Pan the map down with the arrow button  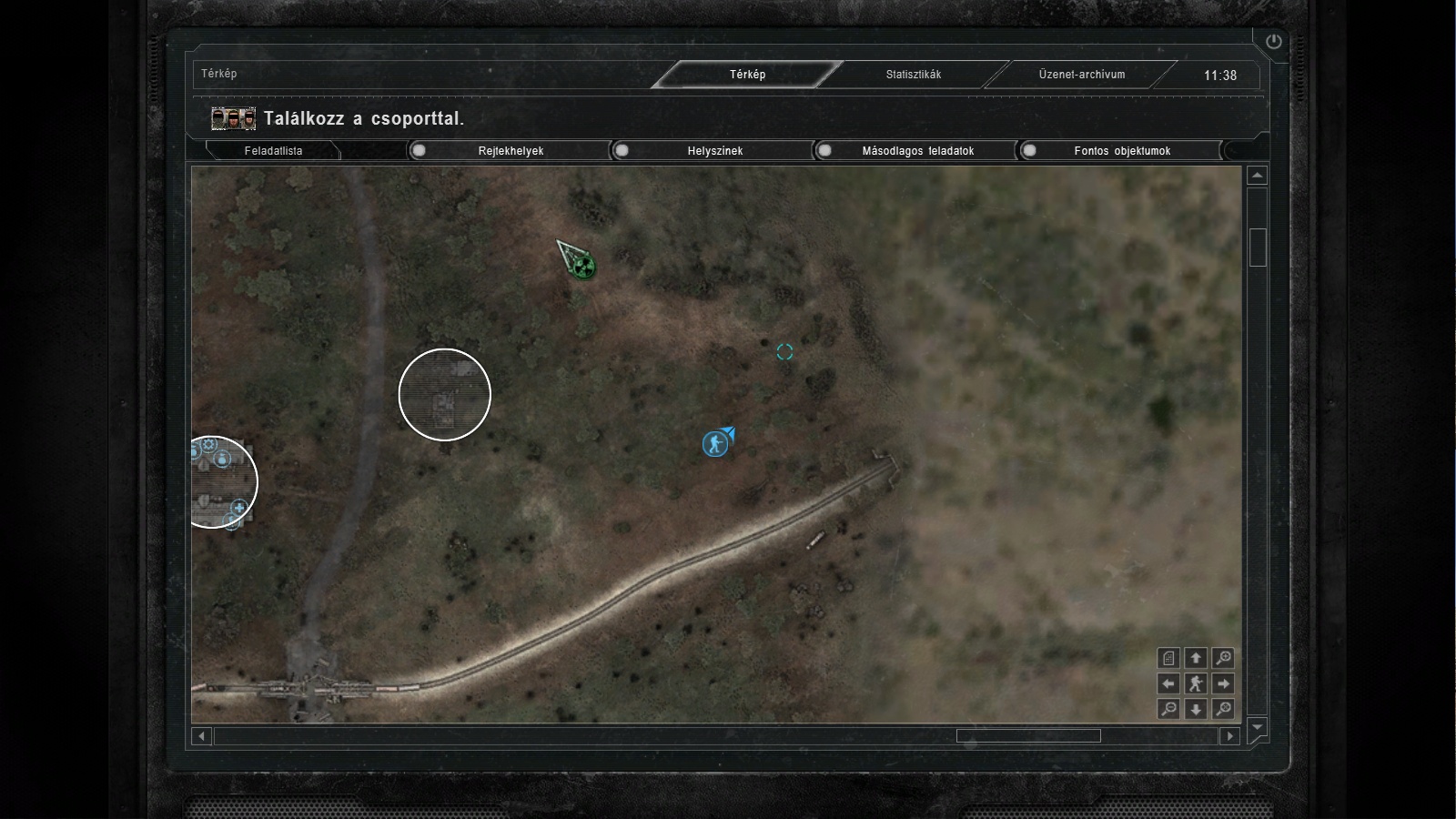(x=1196, y=709)
